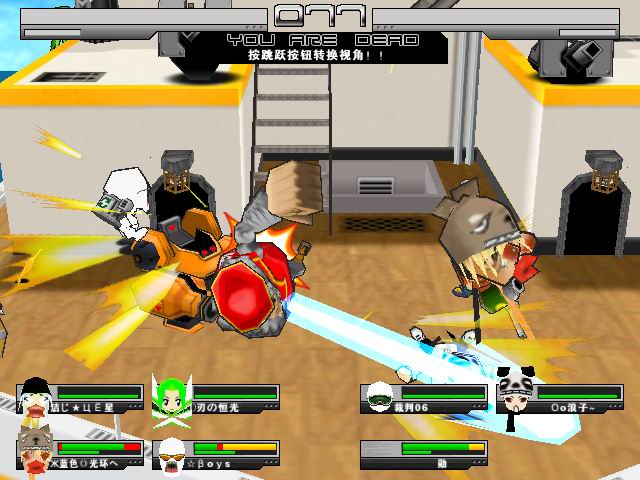Select the green-haired player portrait
The image size is (640, 480).
pos(172,397)
